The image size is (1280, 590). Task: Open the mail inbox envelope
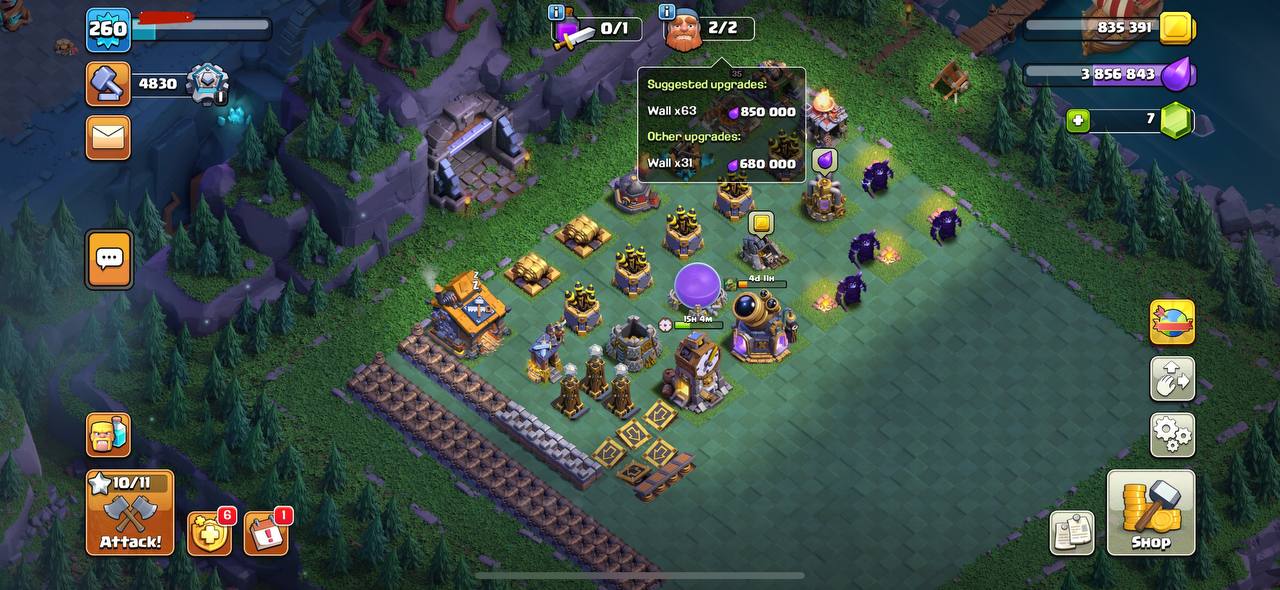pyautogui.click(x=108, y=137)
